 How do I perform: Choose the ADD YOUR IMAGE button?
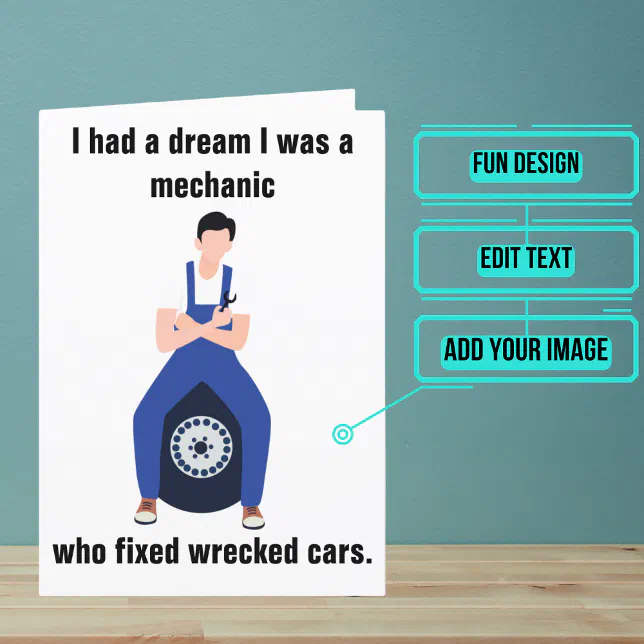click(526, 350)
